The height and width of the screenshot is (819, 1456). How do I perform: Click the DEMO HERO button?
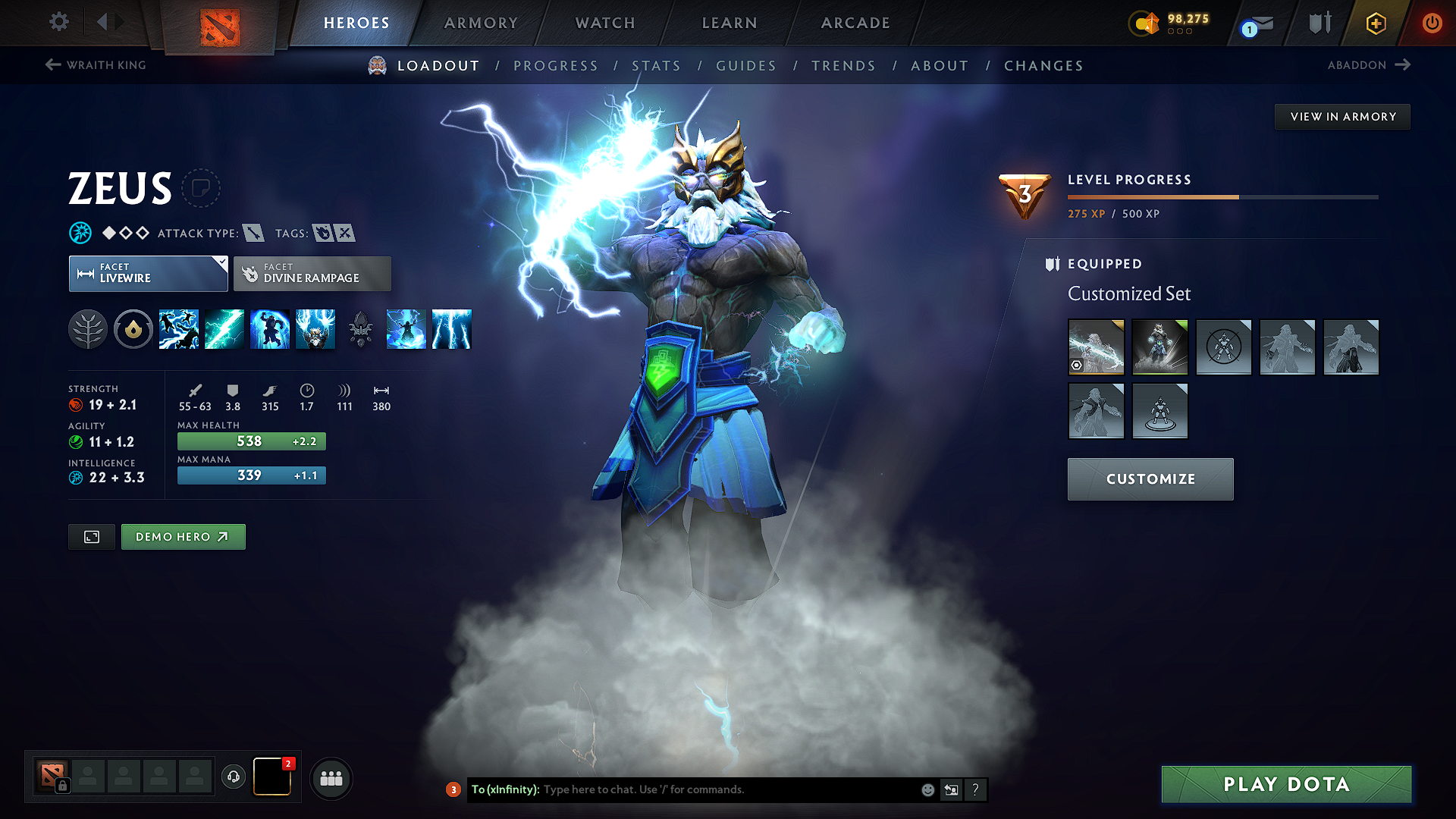tap(183, 536)
